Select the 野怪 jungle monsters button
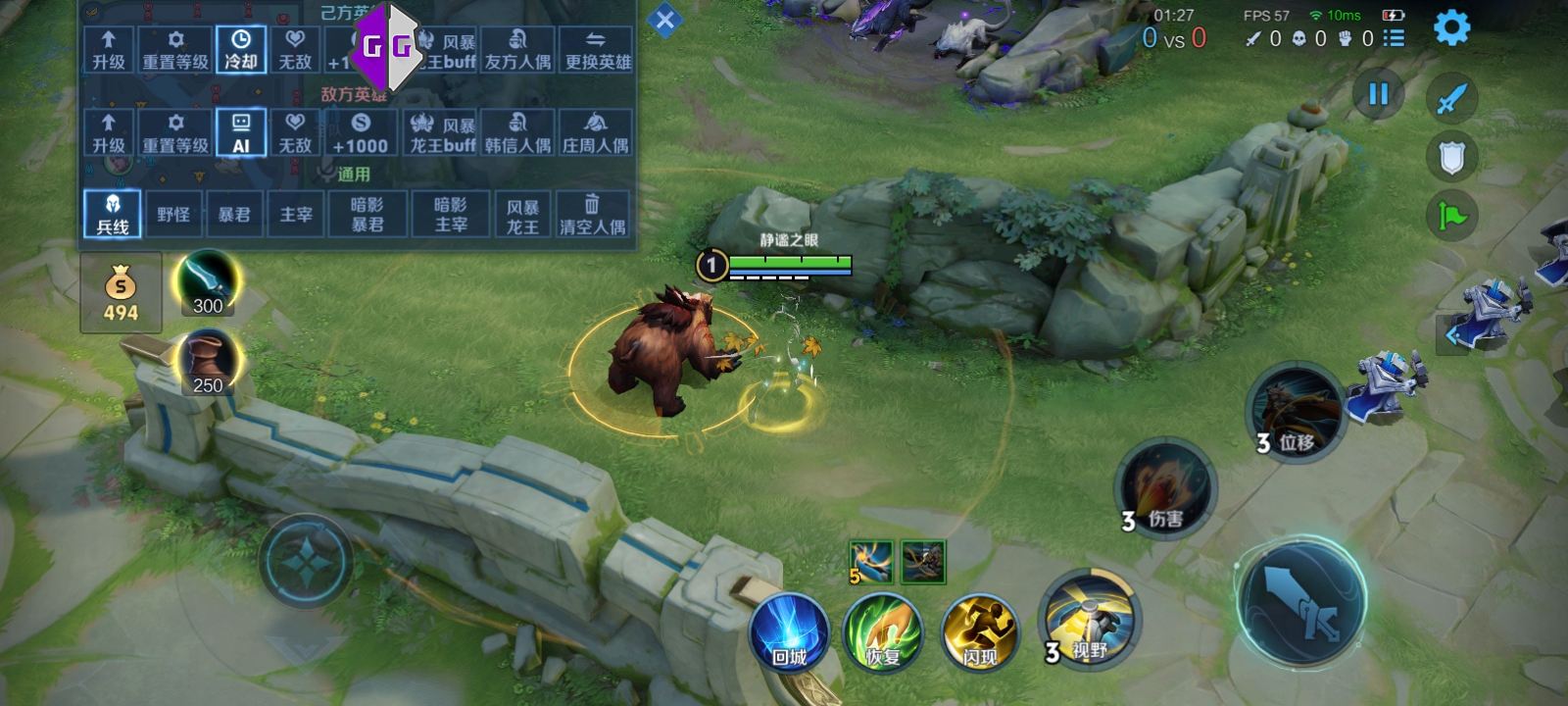Viewport: 1568px width, 706px height. (173, 214)
